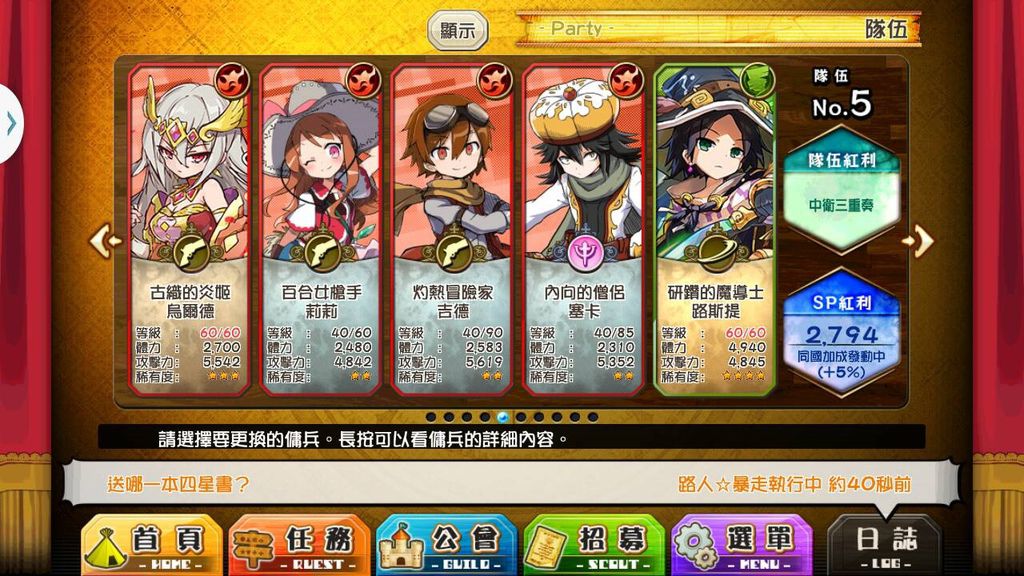The height and width of the screenshot is (576, 1024).
Task: Open the 首頁 Home menu
Action: pyautogui.click(x=151, y=546)
